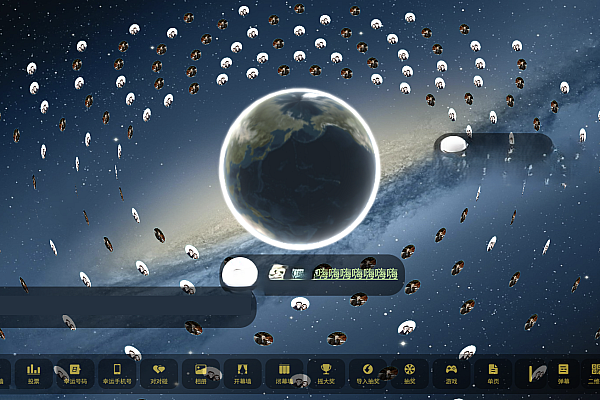The height and width of the screenshot is (400, 600).
Task: Launch the 对对碰 heart matching game
Action: click(159, 372)
